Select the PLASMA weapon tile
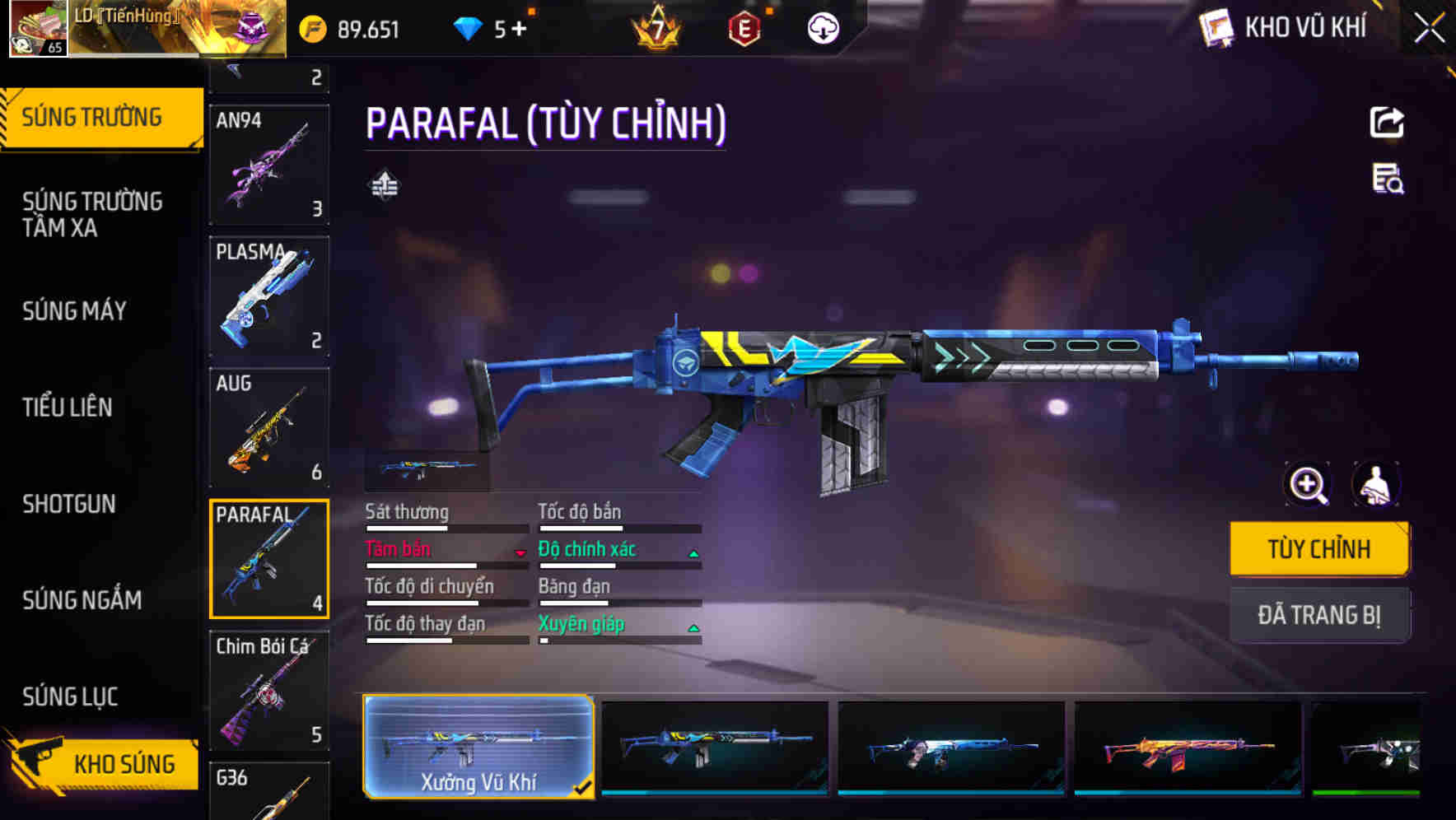This screenshot has width=1456, height=820. pos(269,296)
